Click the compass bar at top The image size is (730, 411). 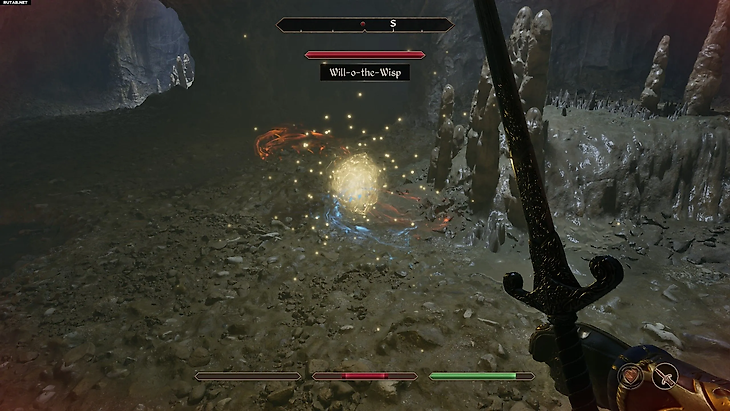pos(365,23)
